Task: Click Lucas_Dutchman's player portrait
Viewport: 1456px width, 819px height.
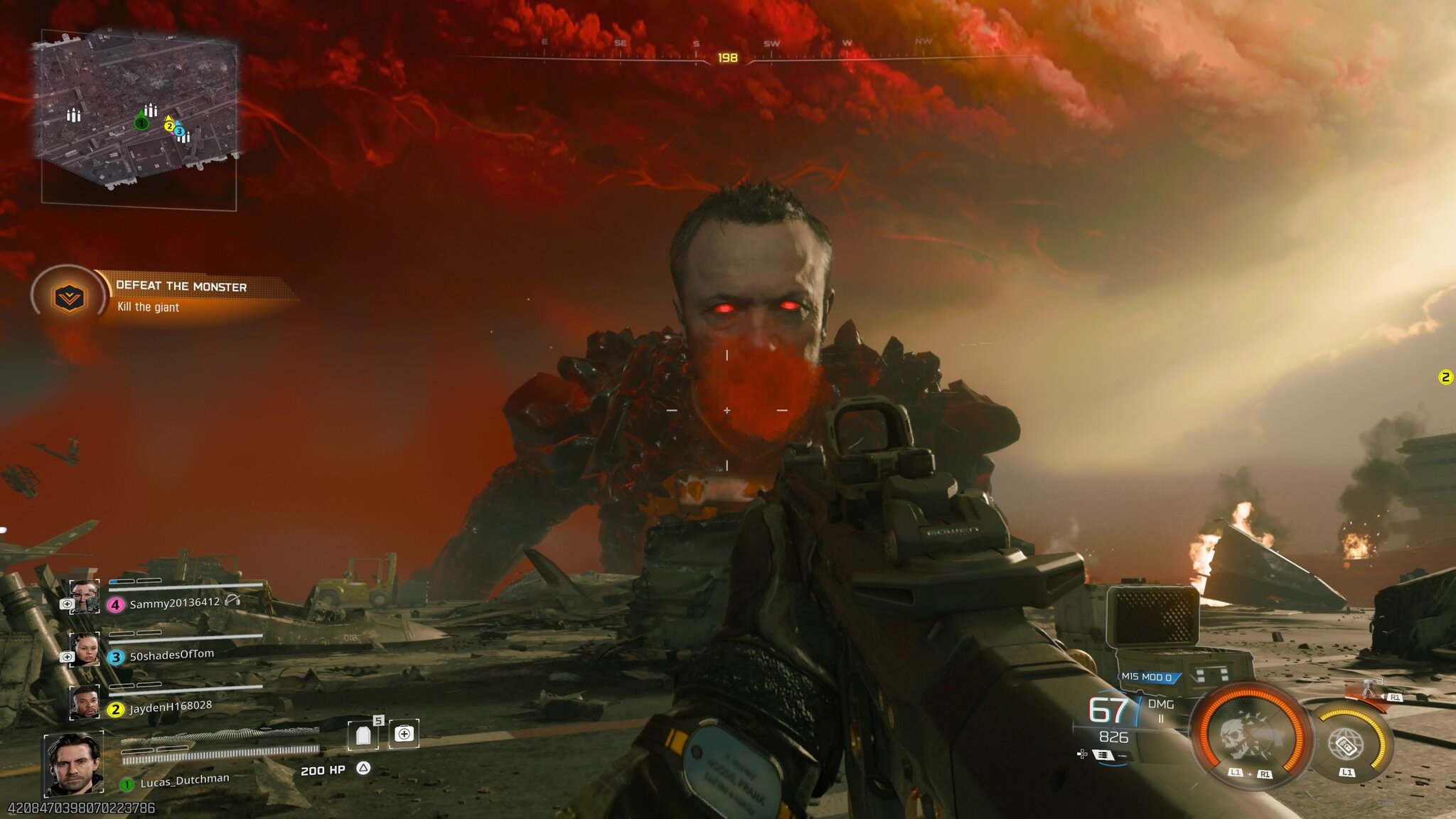Action: [73, 765]
